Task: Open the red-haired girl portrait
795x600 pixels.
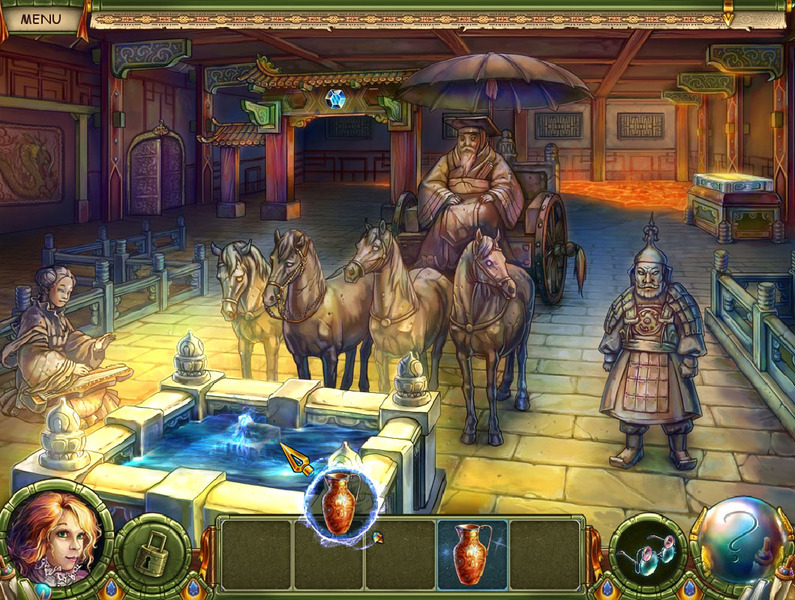Action: (x=56, y=538)
